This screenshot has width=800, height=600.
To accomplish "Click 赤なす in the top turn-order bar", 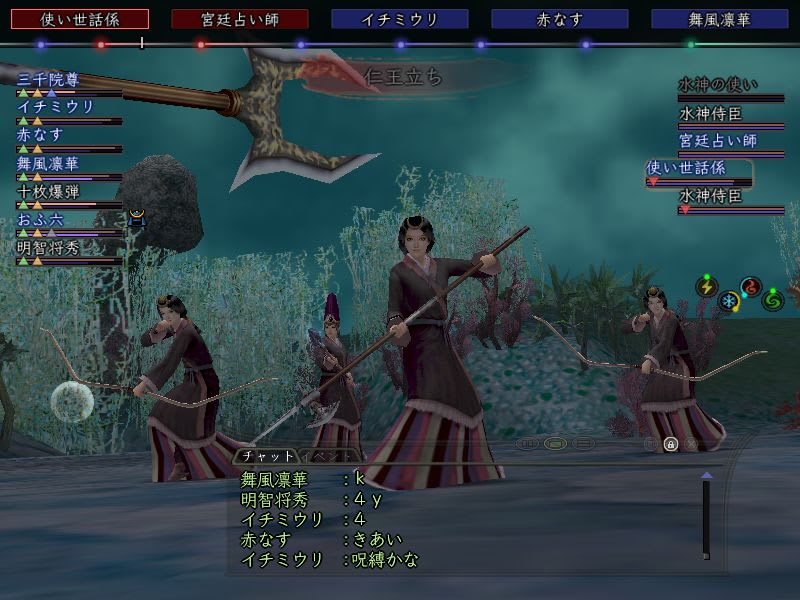I will click(559, 19).
